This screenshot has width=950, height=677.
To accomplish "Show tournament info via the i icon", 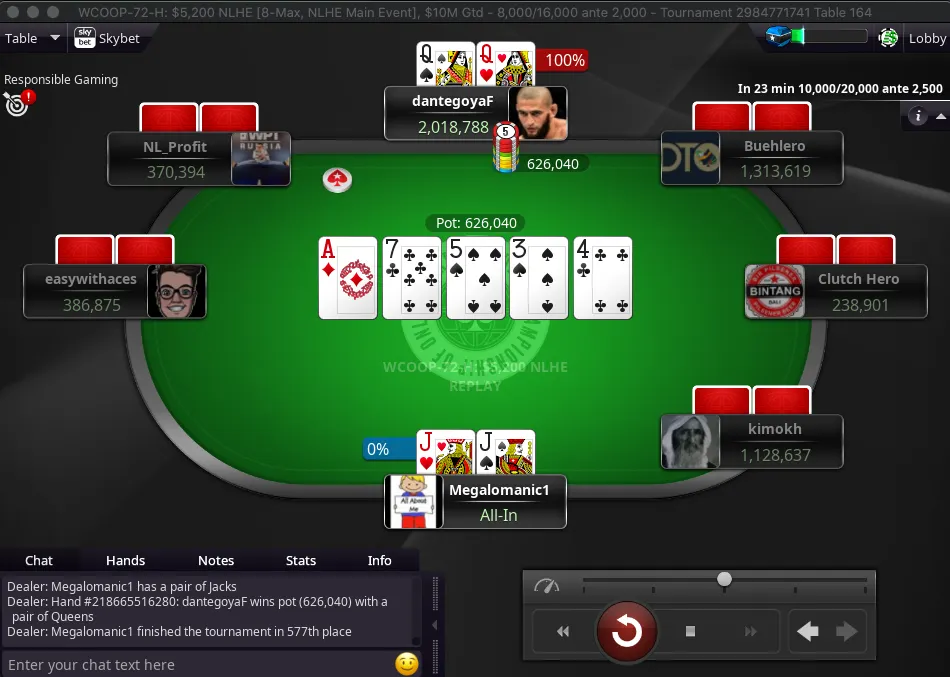I will pos(918,116).
